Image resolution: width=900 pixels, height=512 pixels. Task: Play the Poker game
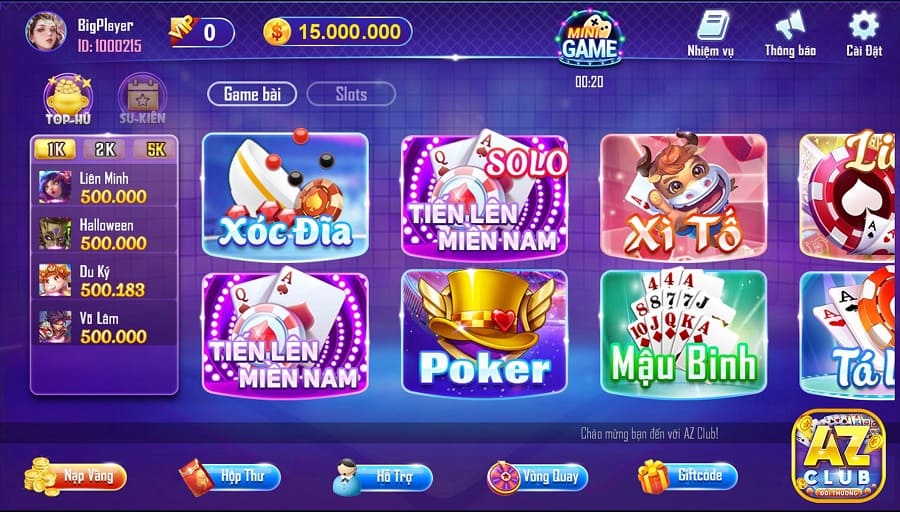point(484,332)
